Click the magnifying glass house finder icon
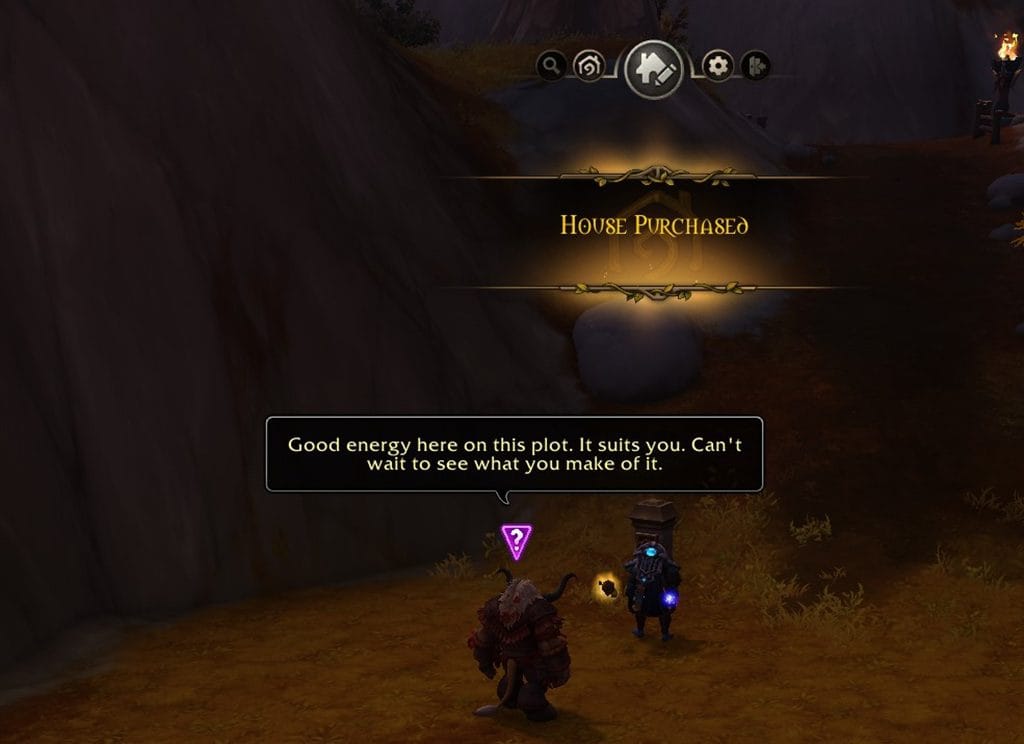Image resolution: width=1024 pixels, height=744 pixels. tap(551, 67)
